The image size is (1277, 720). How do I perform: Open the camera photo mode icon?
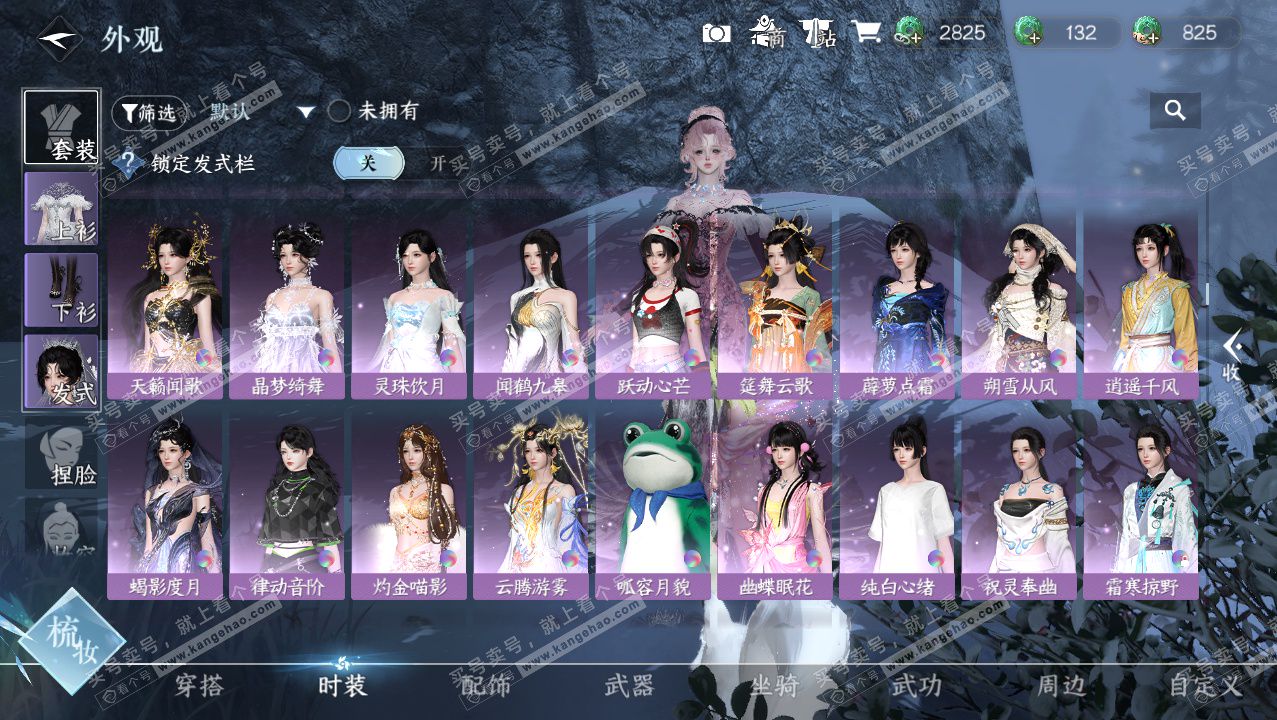click(x=716, y=33)
